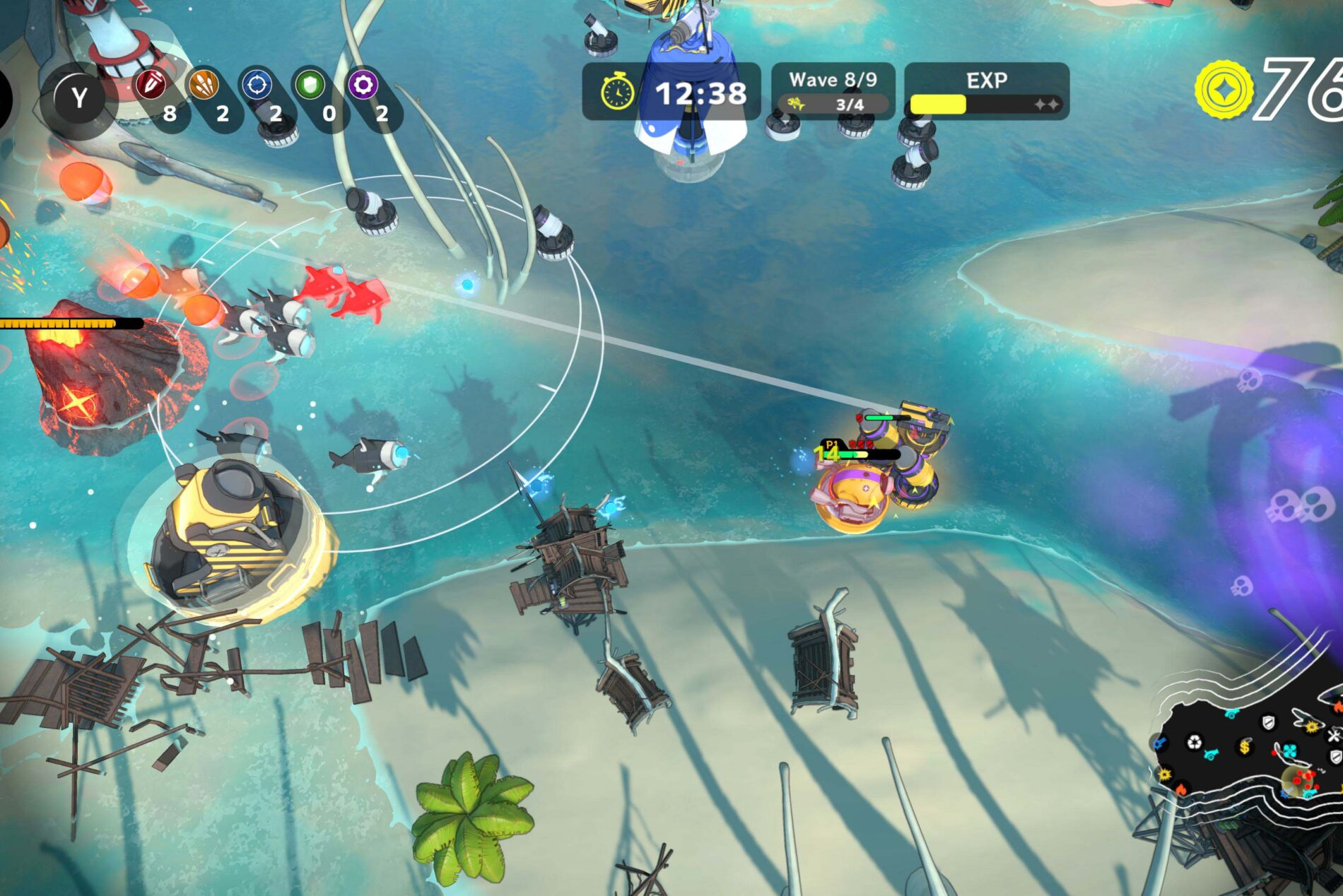The width and height of the screenshot is (1343, 896).
Task: Click the yellow stopwatch icon
Action: 617,92
